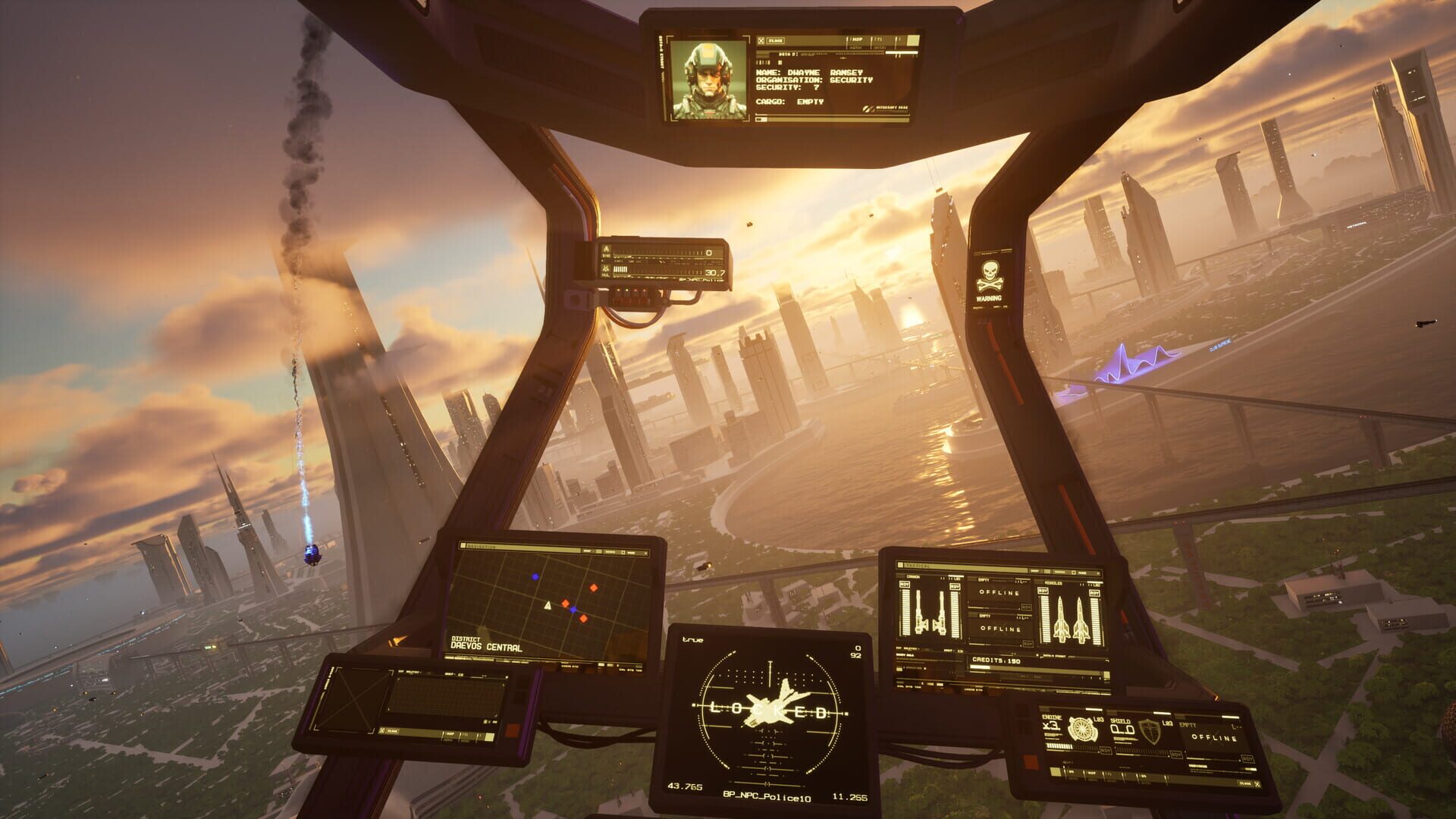Switch to the MAP tab on the top display
1456x819 pixels.
tap(856, 39)
